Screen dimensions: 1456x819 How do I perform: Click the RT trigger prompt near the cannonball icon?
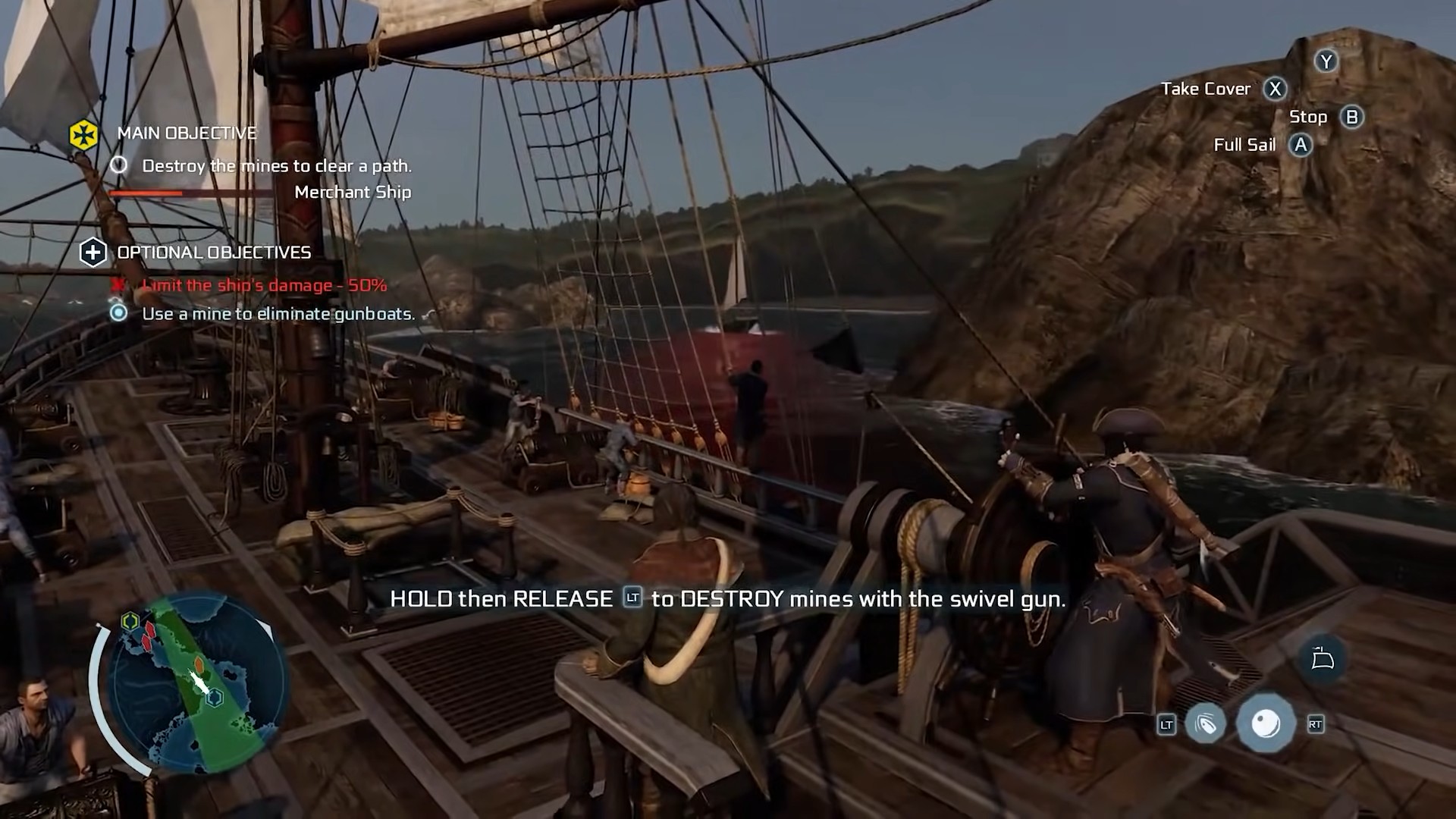(1316, 724)
